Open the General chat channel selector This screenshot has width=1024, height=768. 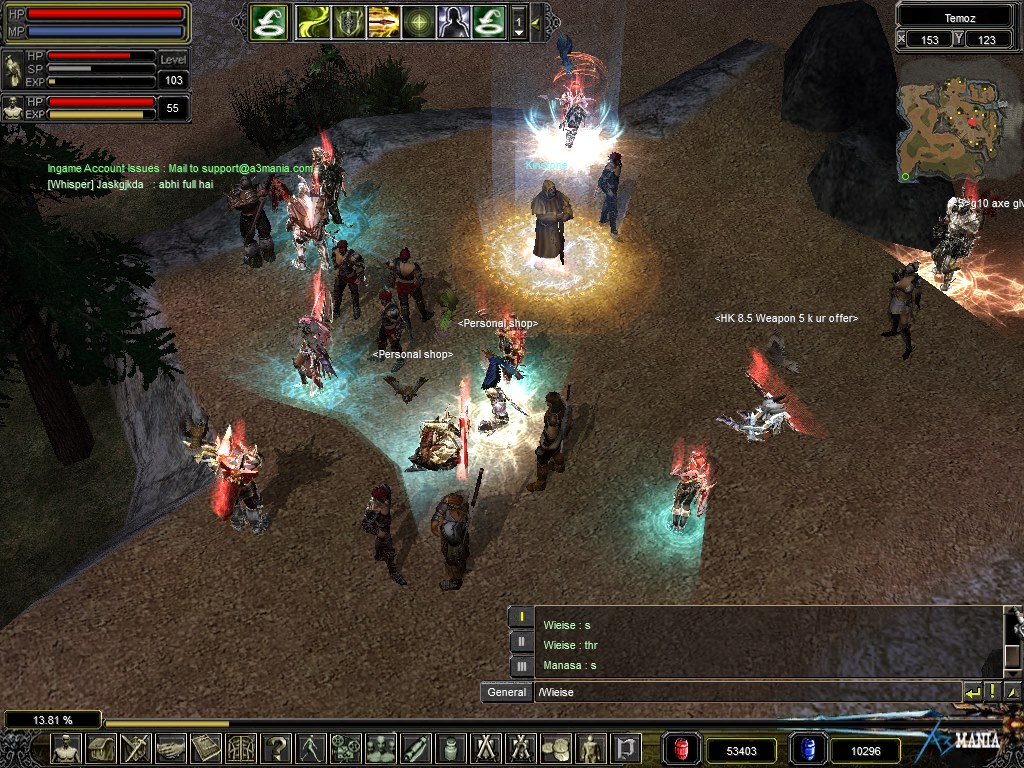[506, 692]
